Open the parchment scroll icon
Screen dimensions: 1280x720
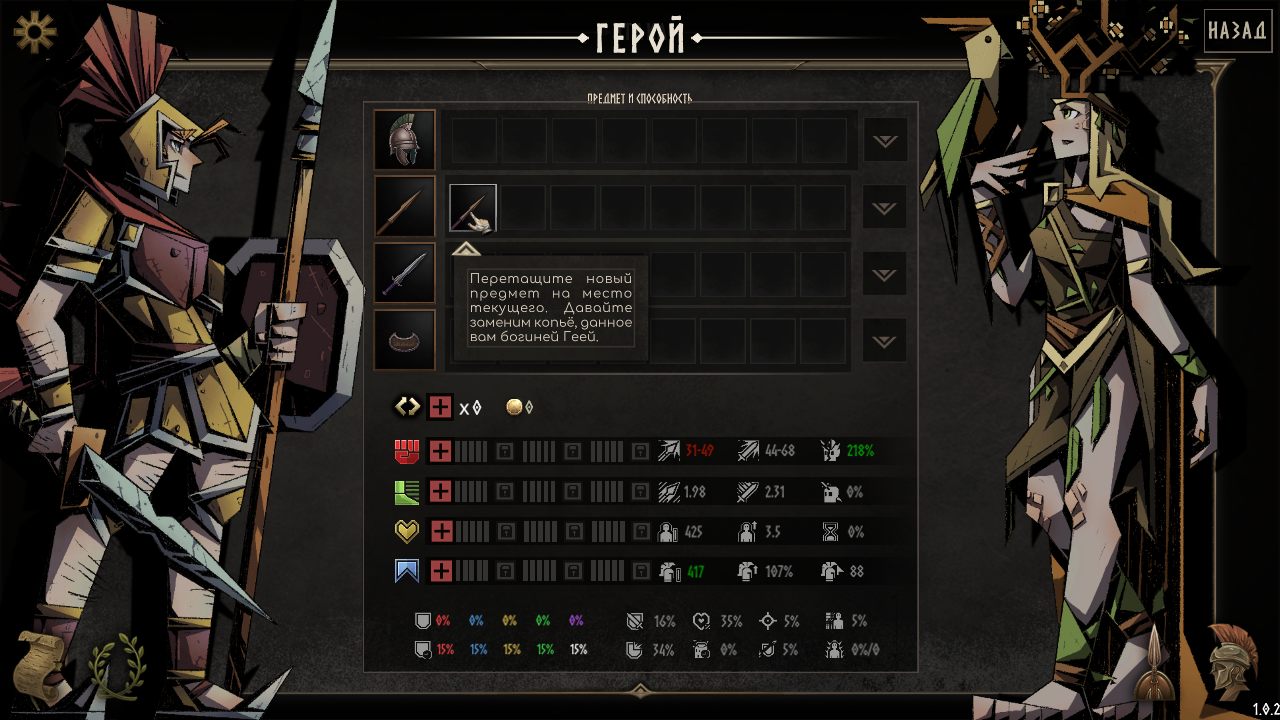click(46, 663)
